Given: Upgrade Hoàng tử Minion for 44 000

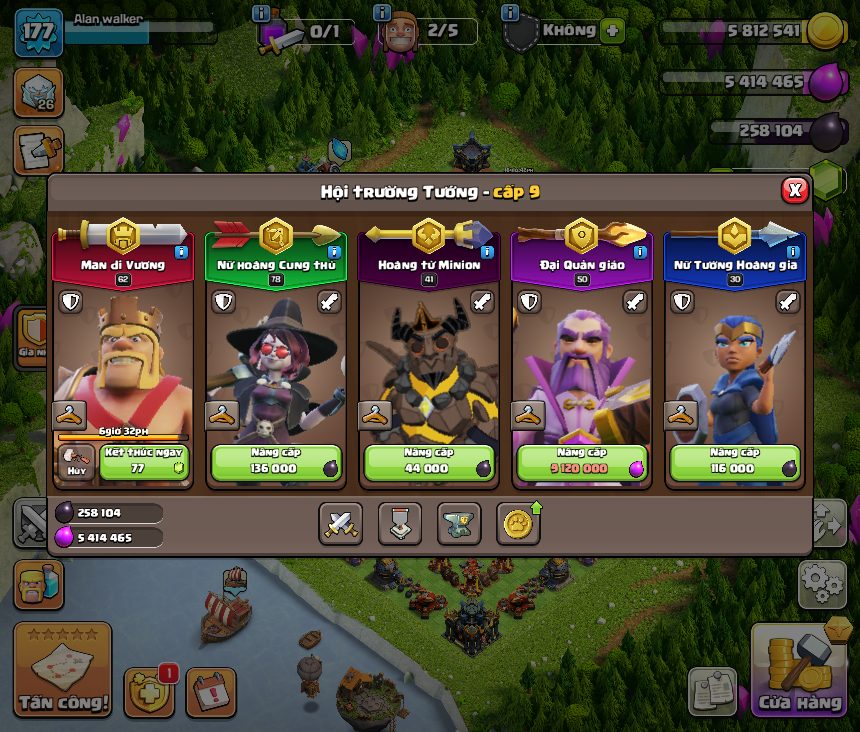Looking at the screenshot, I should pos(429,463).
